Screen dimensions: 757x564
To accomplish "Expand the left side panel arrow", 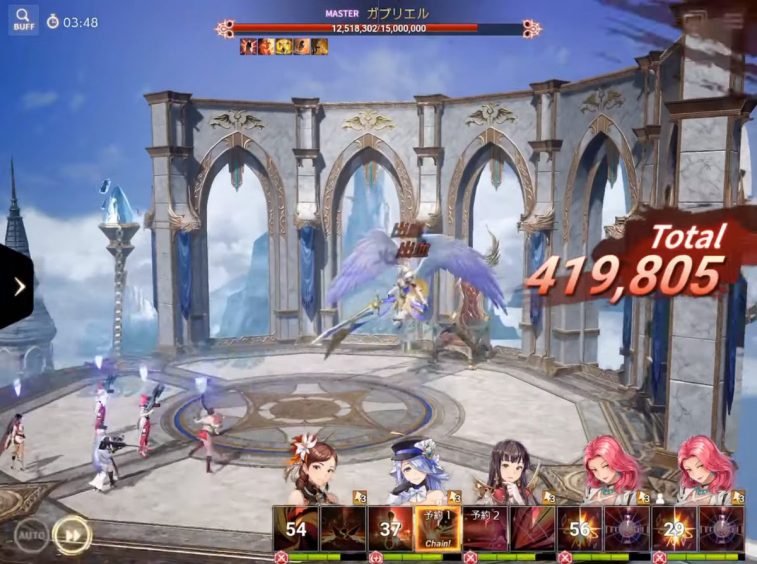I will click(18, 287).
